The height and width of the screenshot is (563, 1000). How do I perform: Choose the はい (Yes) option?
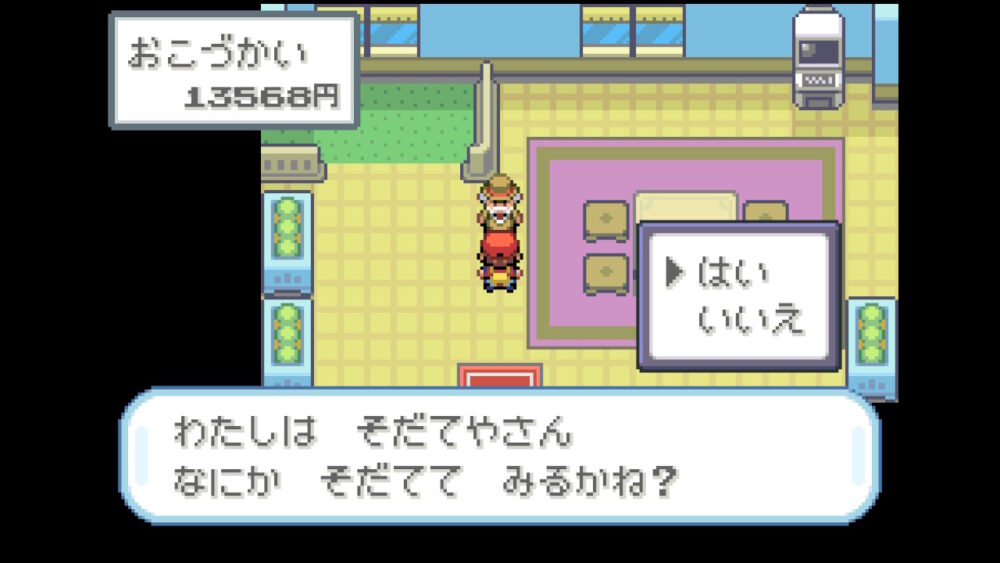tap(733, 273)
